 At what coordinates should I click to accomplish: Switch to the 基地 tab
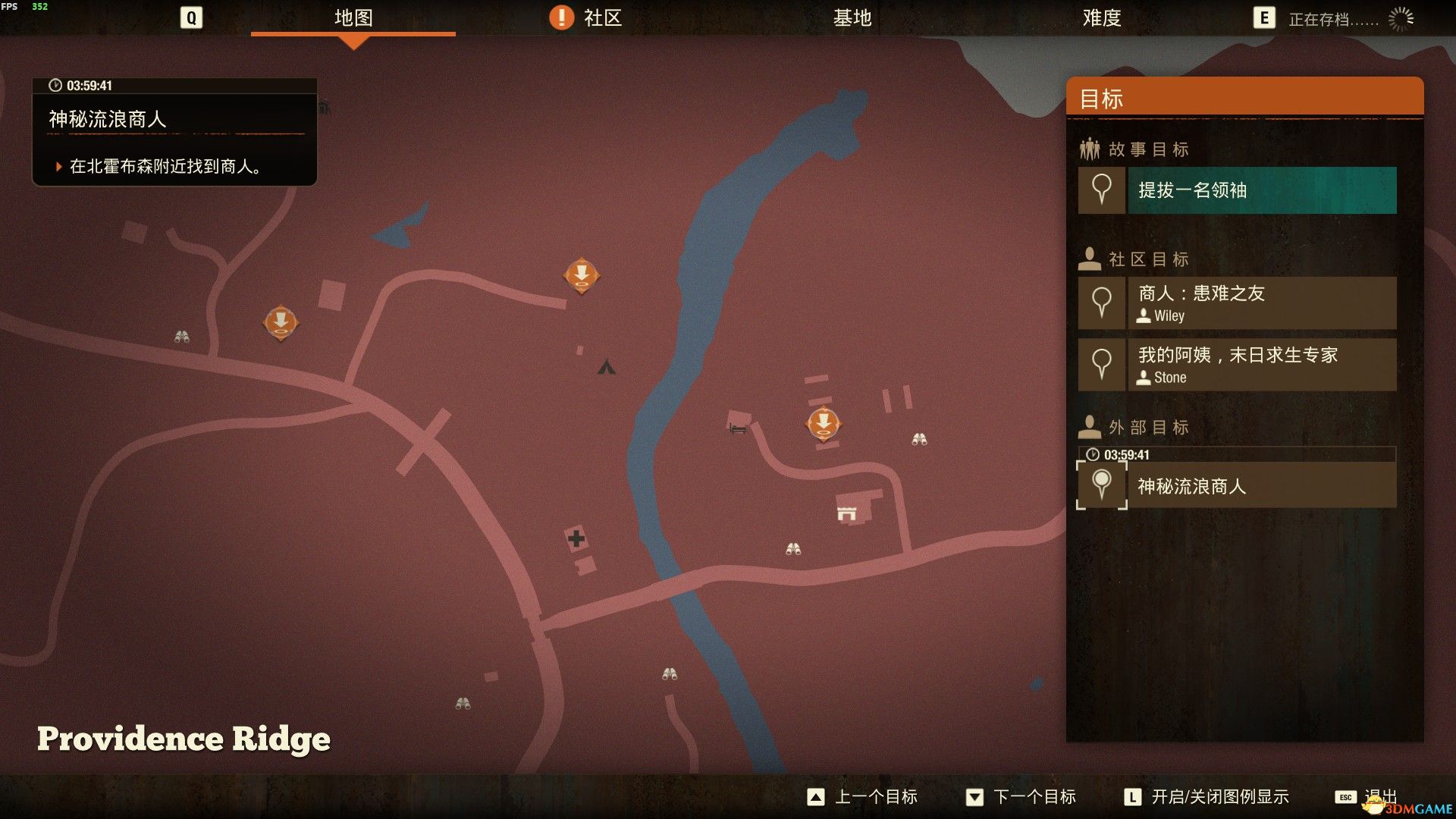(x=852, y=18)
